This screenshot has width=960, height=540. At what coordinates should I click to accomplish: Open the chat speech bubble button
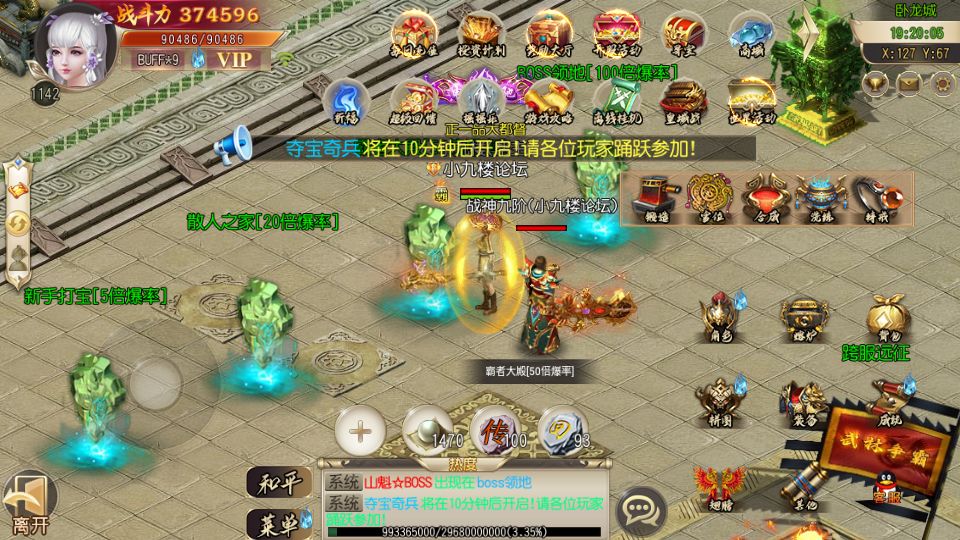638,512
